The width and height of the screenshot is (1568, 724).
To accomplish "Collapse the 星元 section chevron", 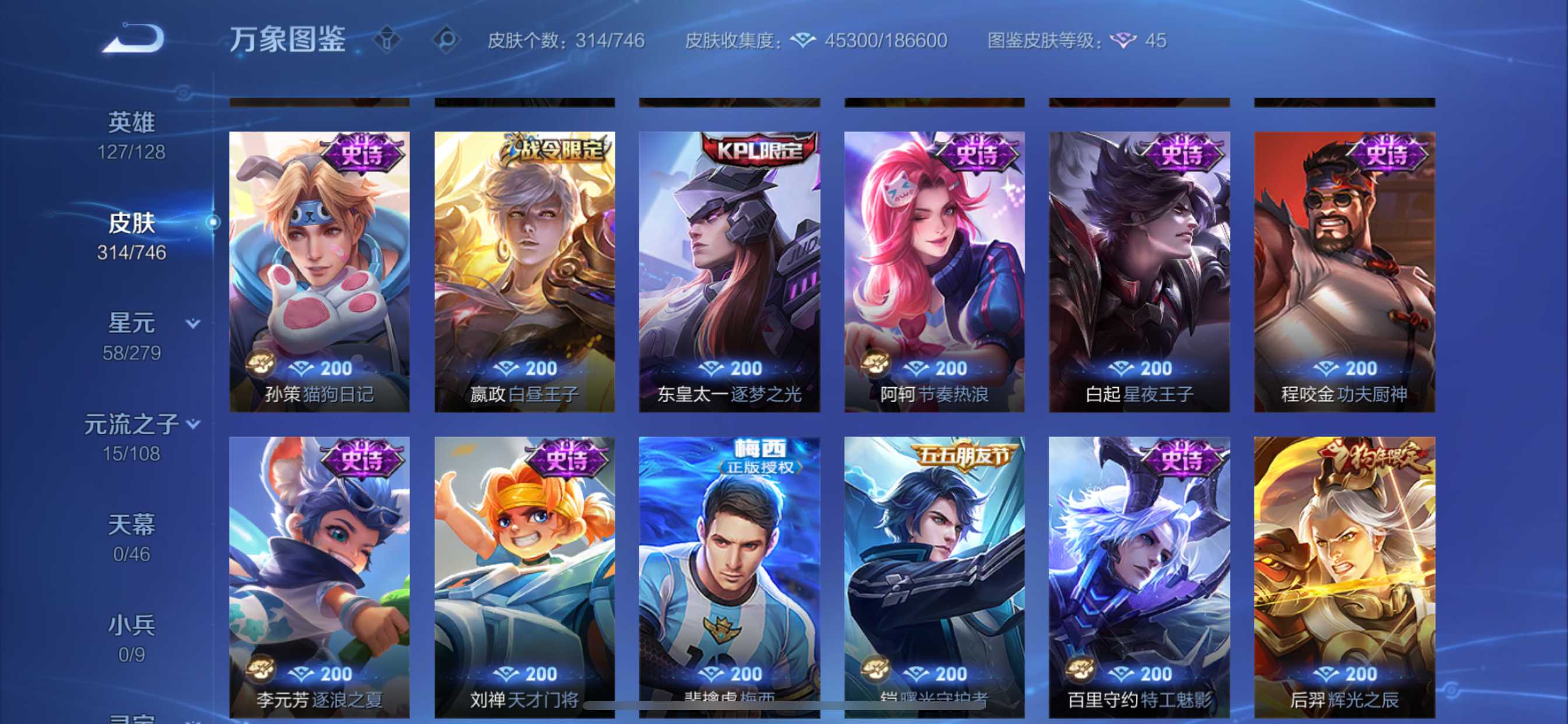I will (x=192, y=324).
